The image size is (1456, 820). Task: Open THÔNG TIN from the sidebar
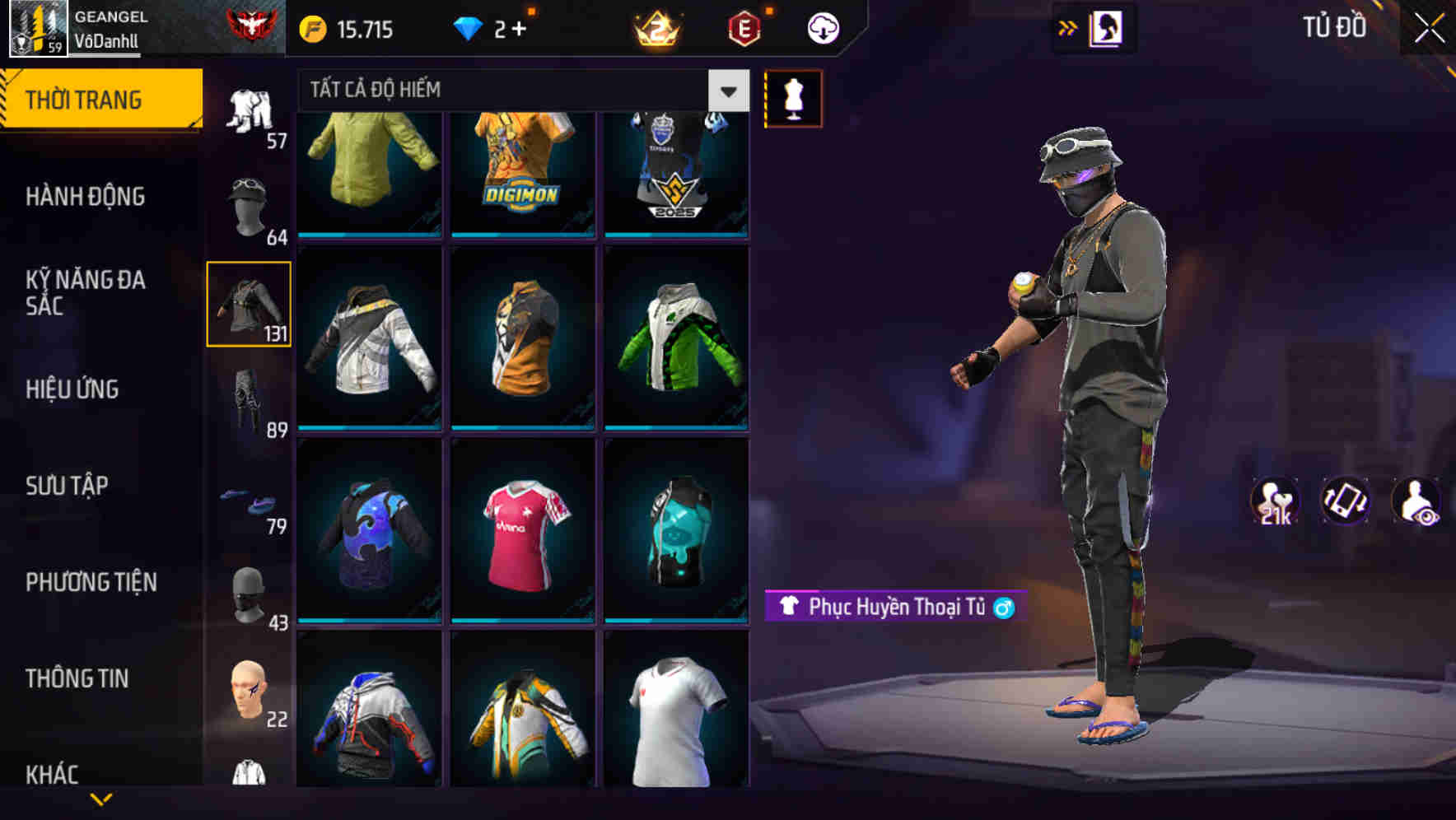point(78,678)
